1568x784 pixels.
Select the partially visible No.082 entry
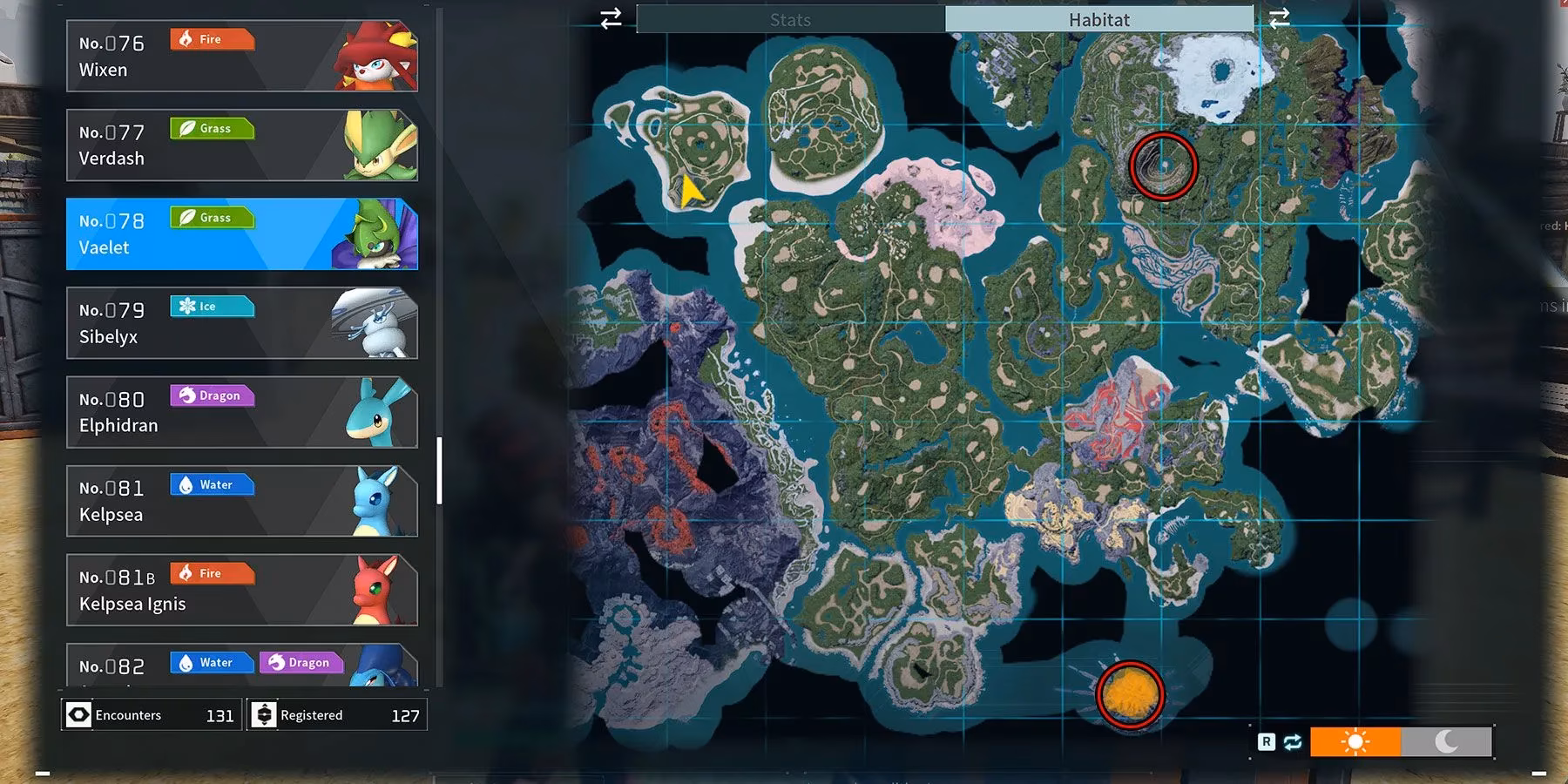pos(241,666)
